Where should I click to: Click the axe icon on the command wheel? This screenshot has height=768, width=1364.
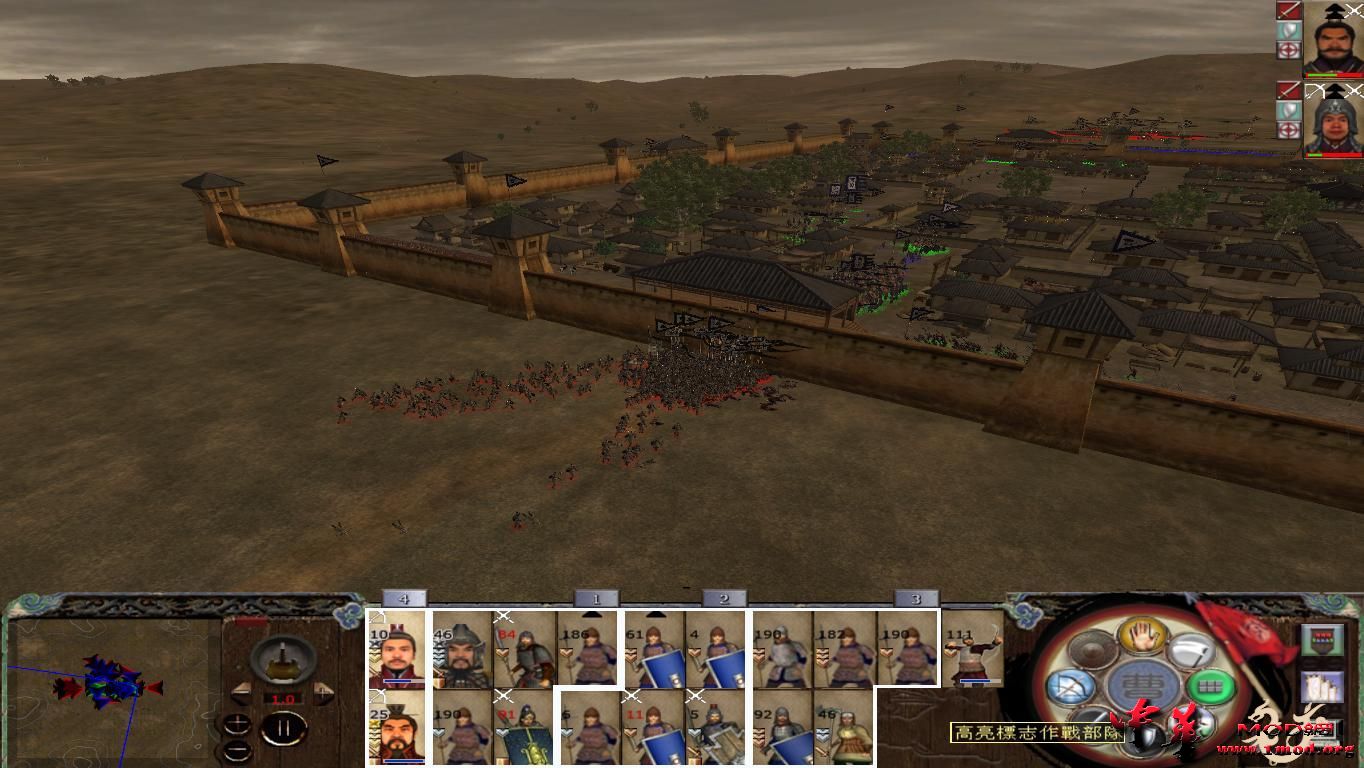[x=1194, y=650]
